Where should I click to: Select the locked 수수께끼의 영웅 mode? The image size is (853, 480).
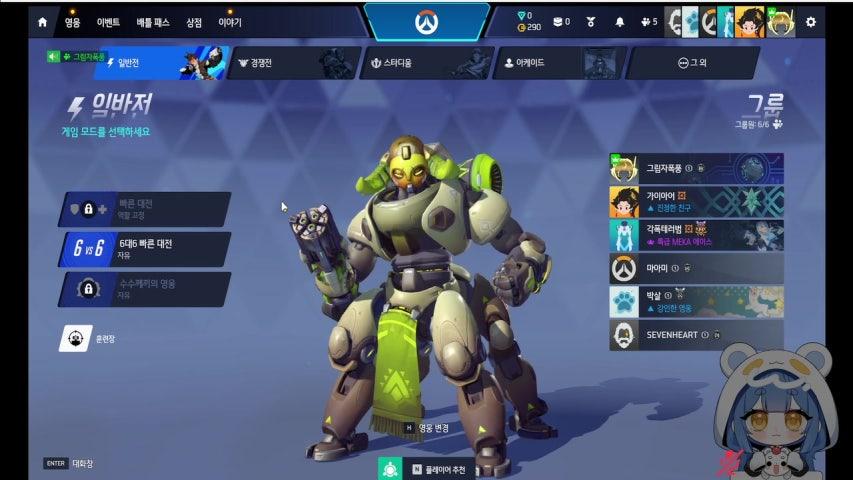(x=145, y=289)
